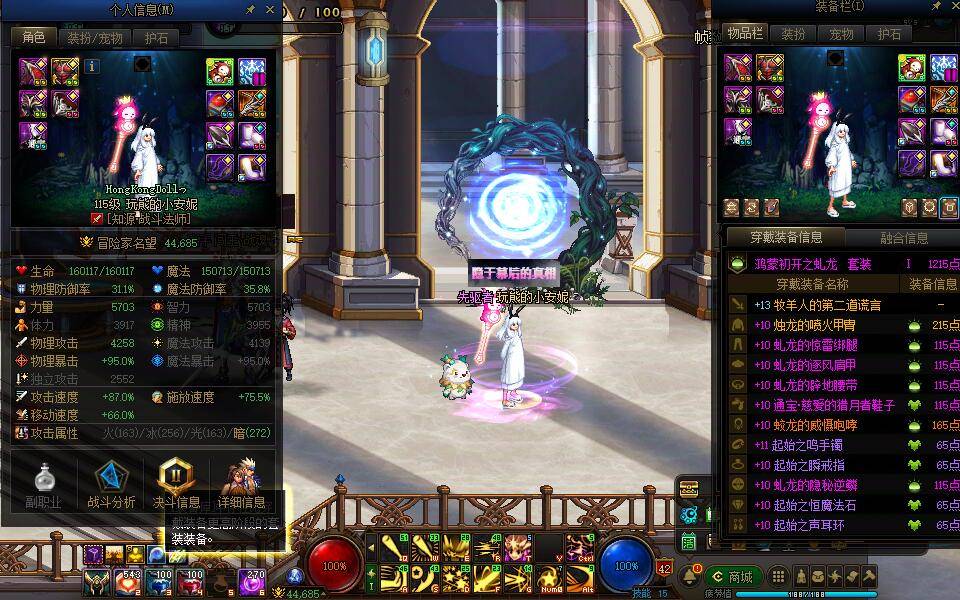Open the 商城 shop button
Screen dimensions: 960x600
coord(733,577)
